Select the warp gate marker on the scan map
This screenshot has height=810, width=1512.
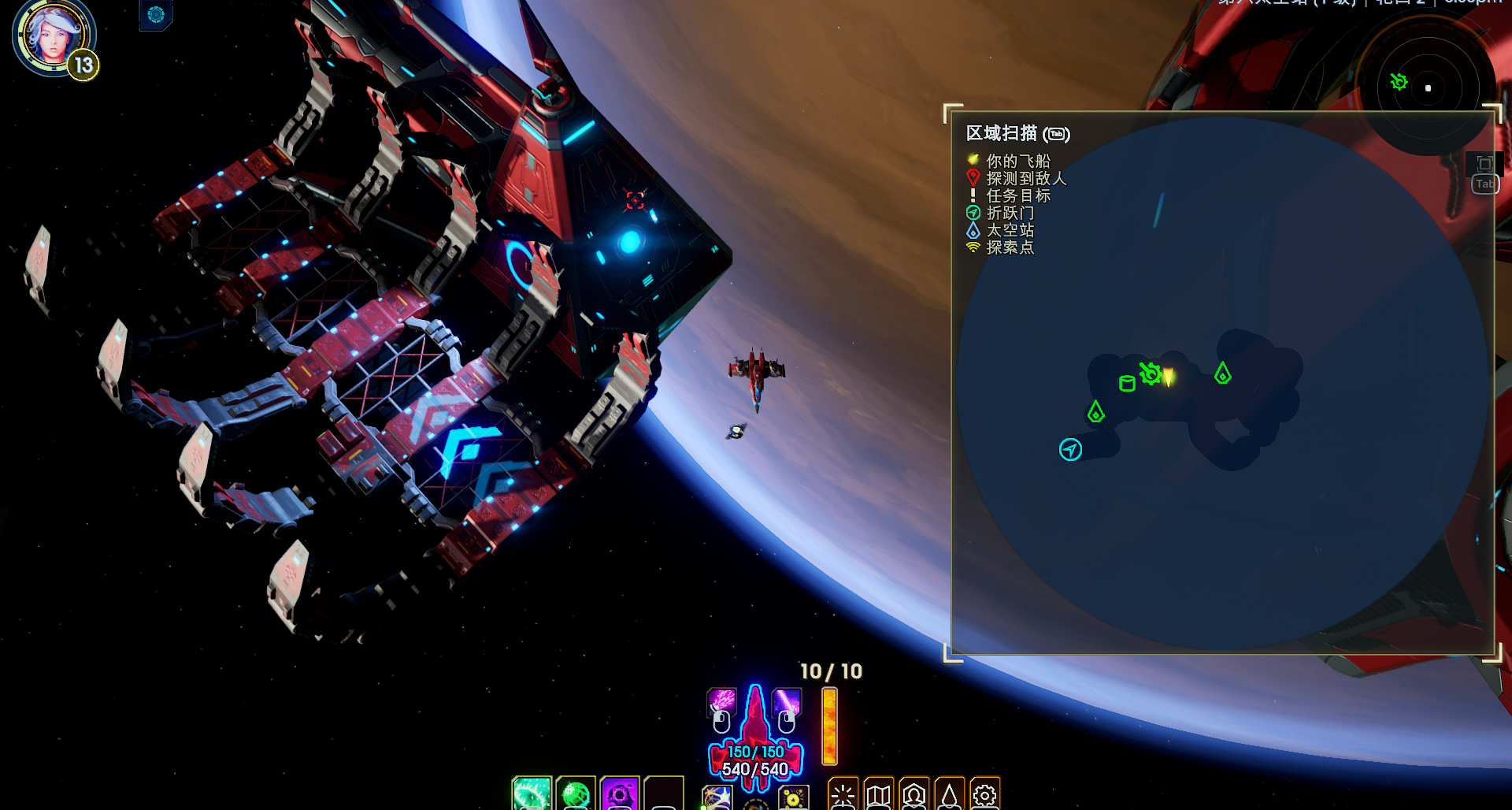[1070, 450]
